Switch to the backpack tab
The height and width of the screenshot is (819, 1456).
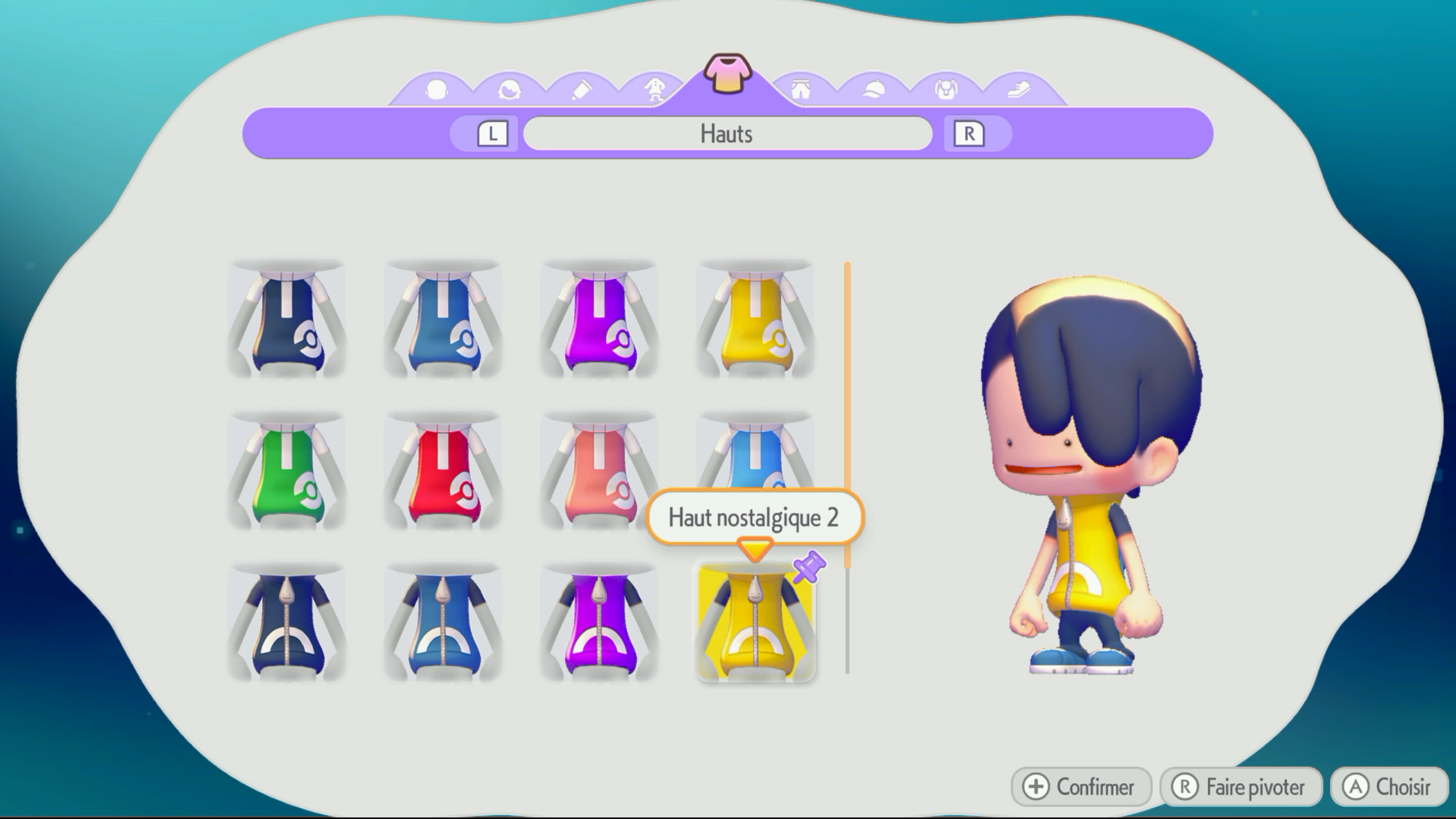tap(946, 90)
